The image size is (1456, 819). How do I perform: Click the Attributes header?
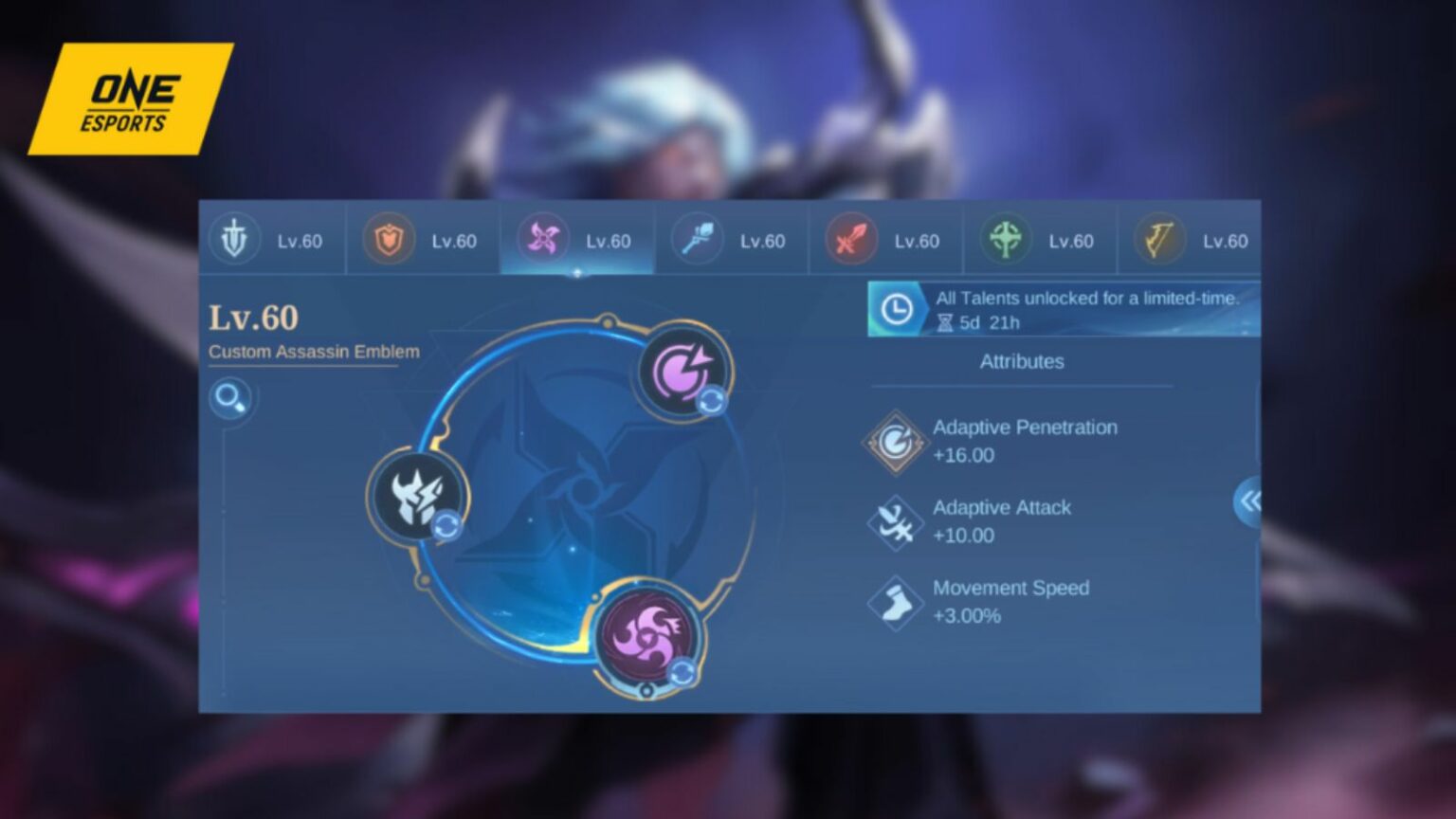pos(1022,361)
